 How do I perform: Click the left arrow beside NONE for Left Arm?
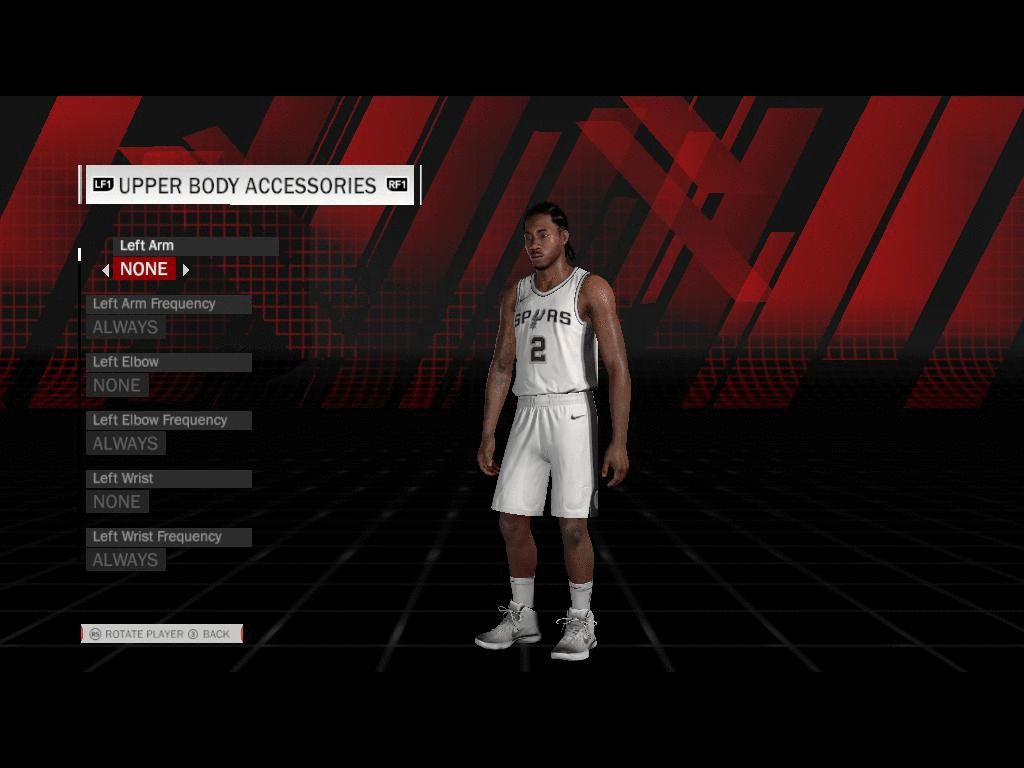click(x=105, y=270)
